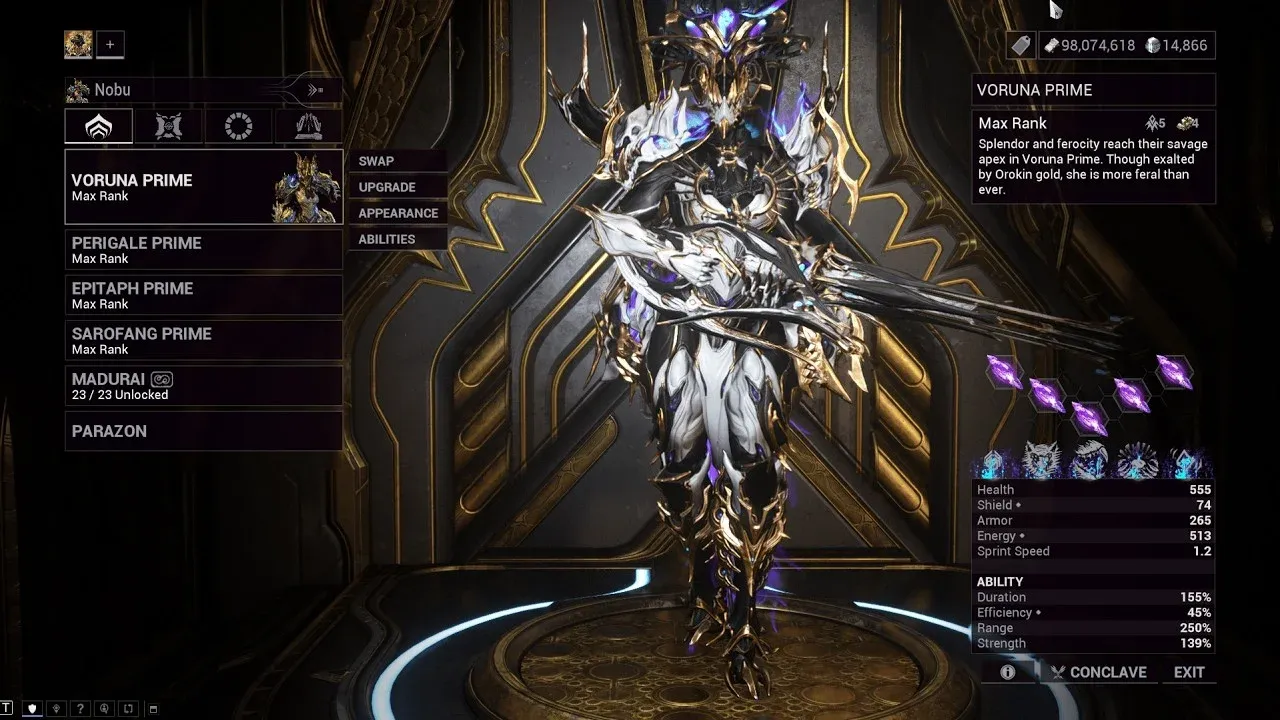Open the Parazon slot
This screenshot has height=720, width=1280.
(203, 431)
